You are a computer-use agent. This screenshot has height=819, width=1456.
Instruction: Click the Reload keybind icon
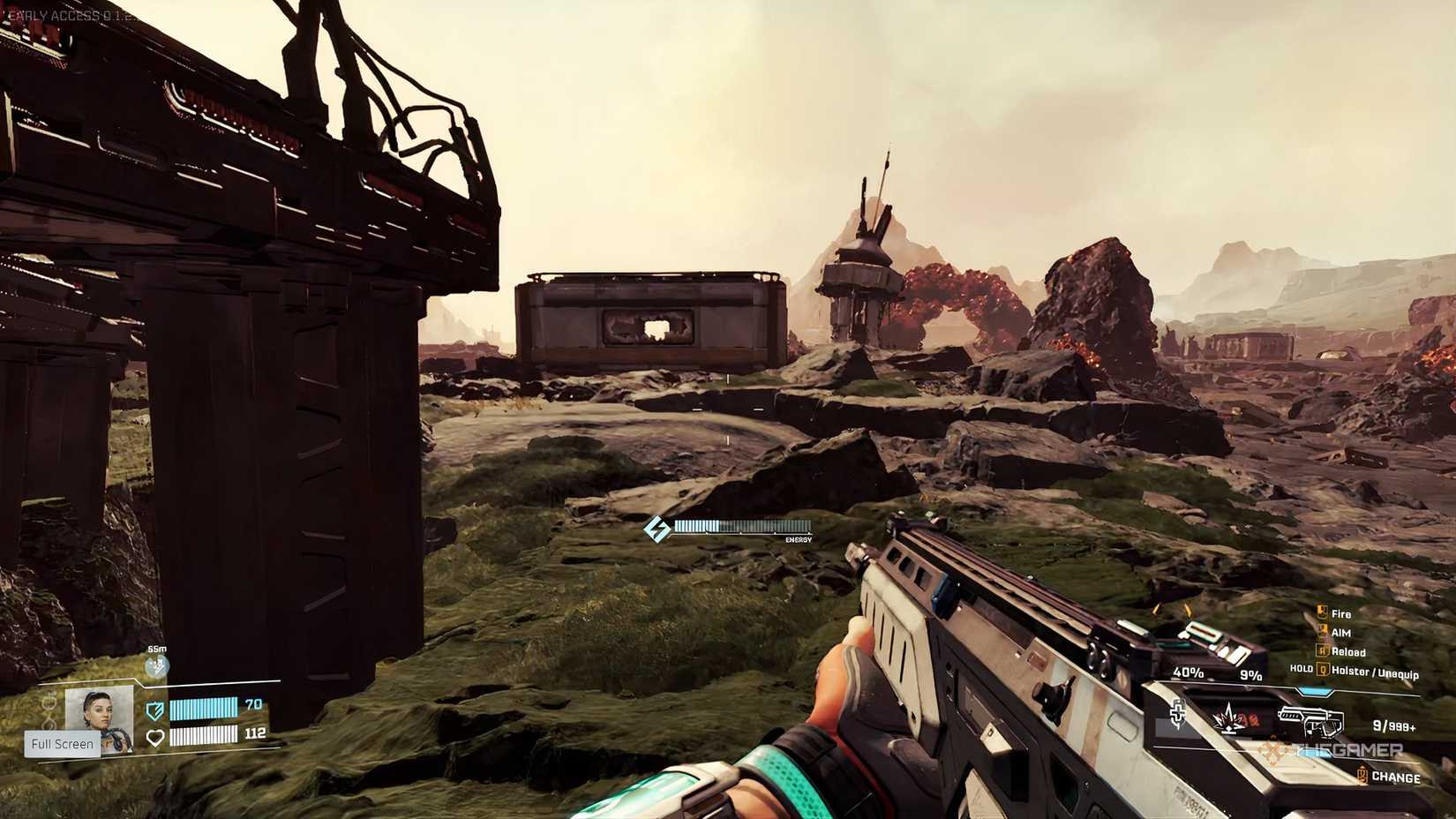click(1320, 652)
